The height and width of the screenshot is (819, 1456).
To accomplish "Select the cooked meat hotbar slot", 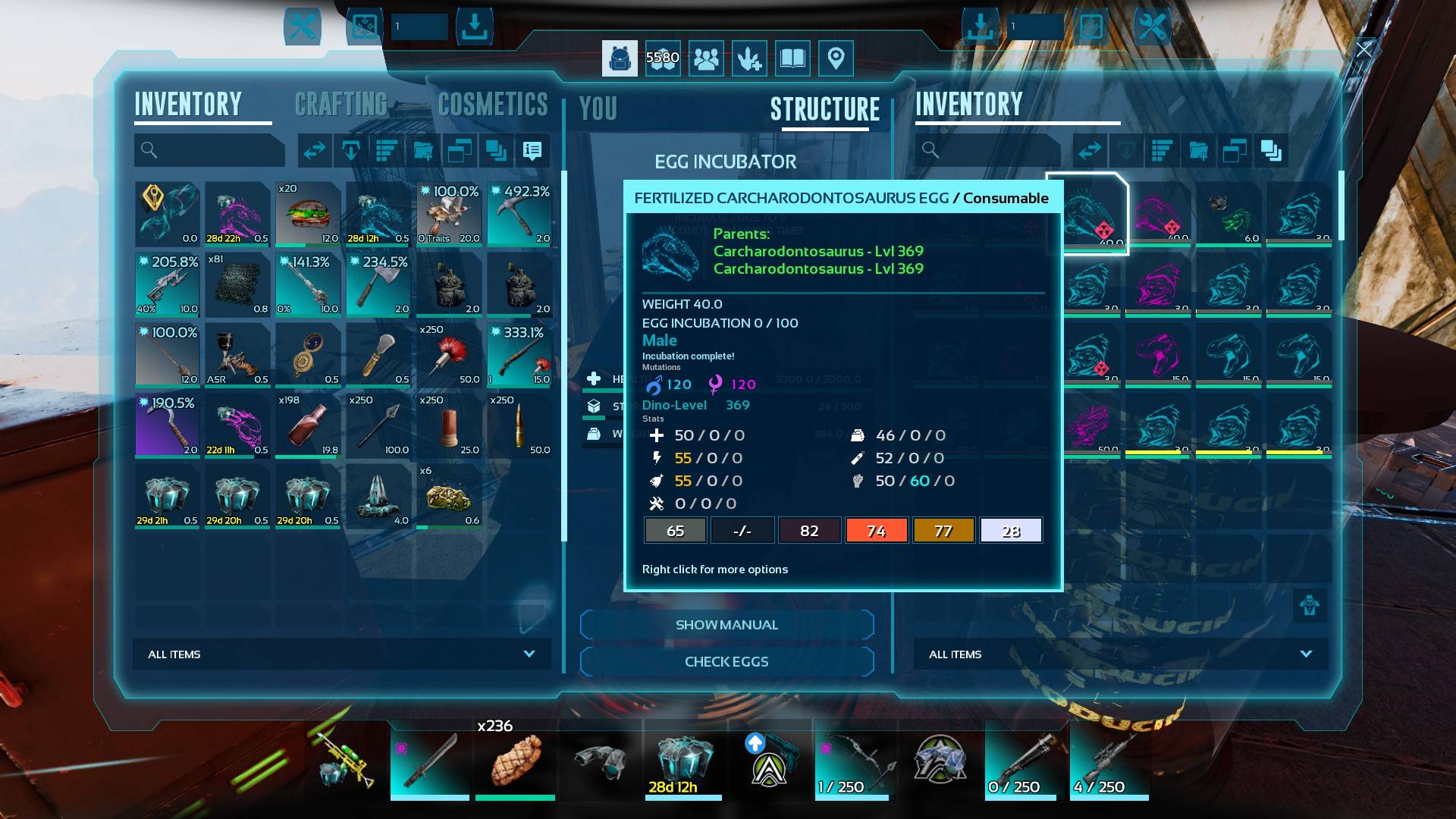I will (515, 759).
